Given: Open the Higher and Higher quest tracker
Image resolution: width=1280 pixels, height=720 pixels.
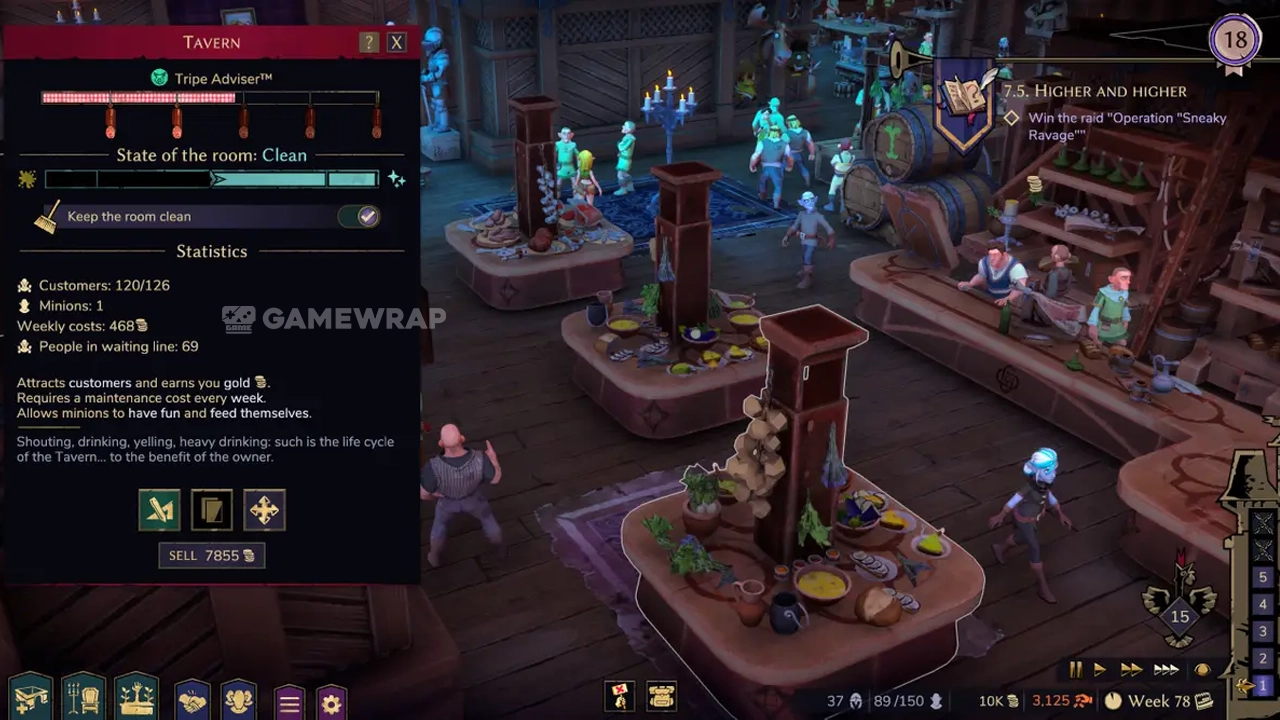Looking at the screenshot, I should [x=1095, y=91].
